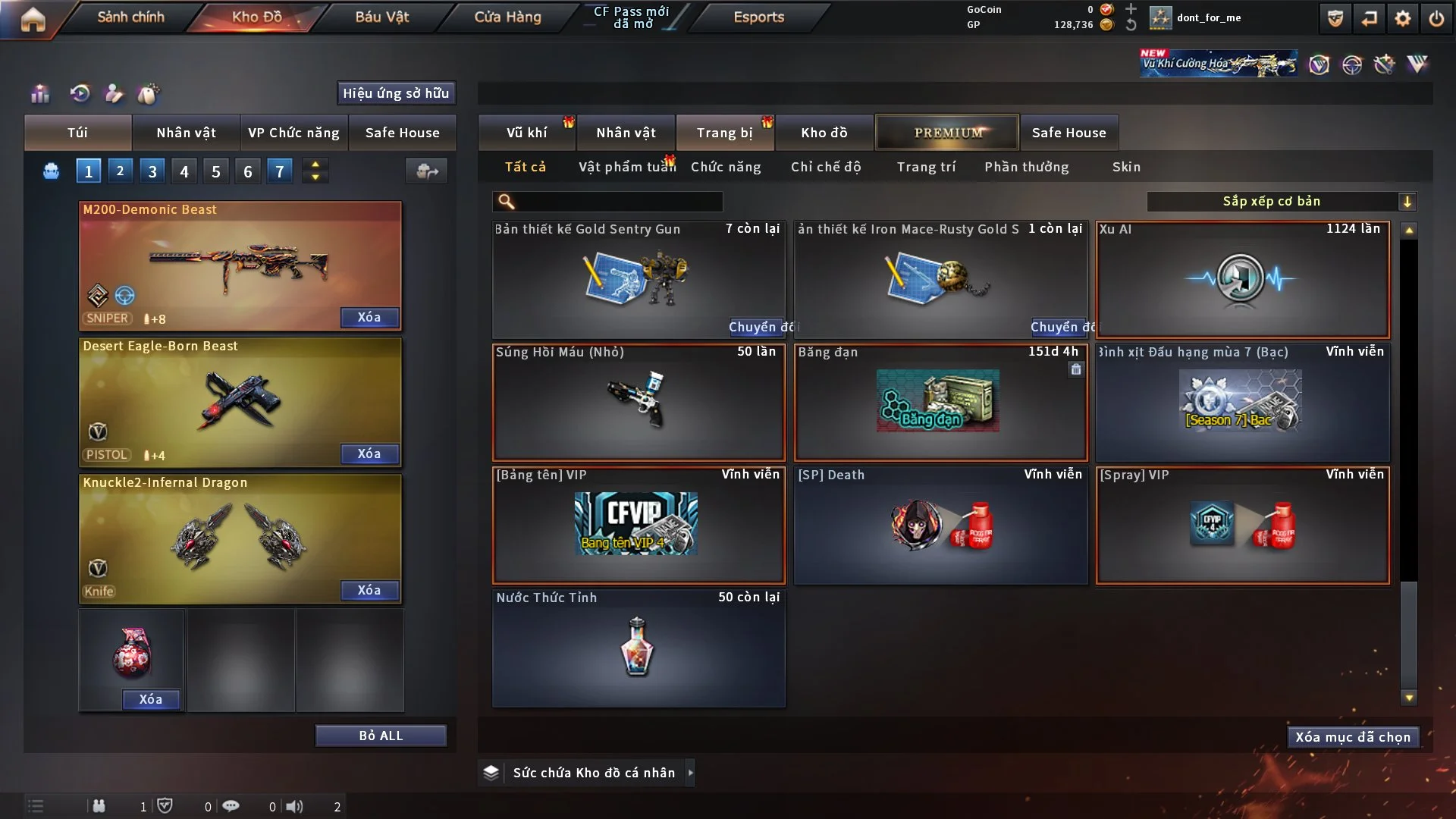The width and height of the screenshot is (1456, 819).
Task: Open the Báu Vật menu
Action: 381,17
